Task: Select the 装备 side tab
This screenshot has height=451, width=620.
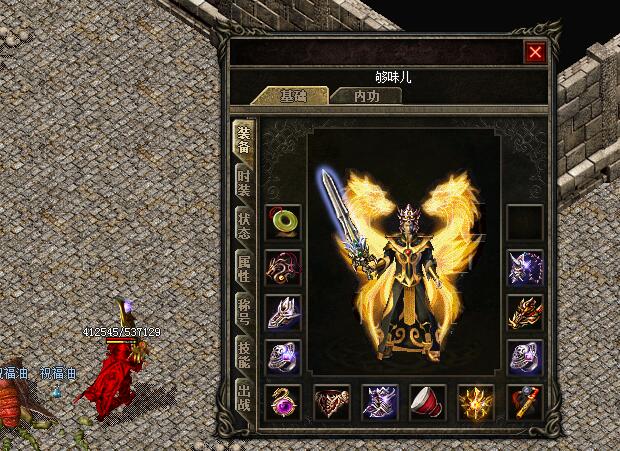Action: click(x=243, y=139)
